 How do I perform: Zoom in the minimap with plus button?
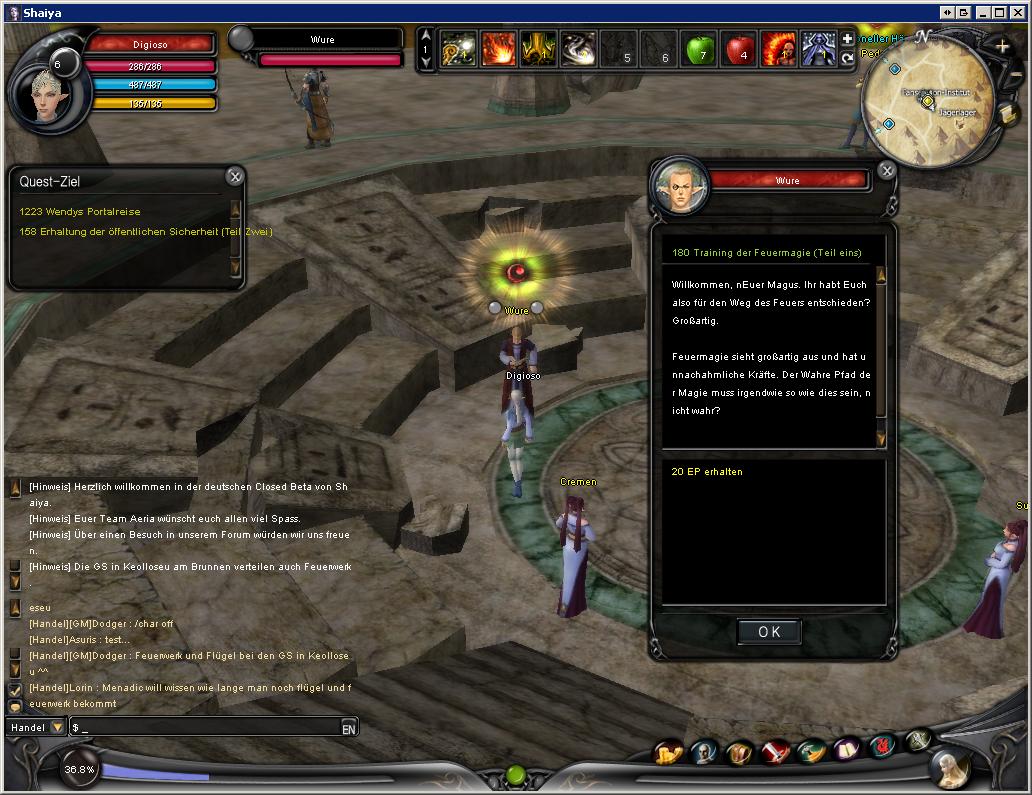point(1002,46)
